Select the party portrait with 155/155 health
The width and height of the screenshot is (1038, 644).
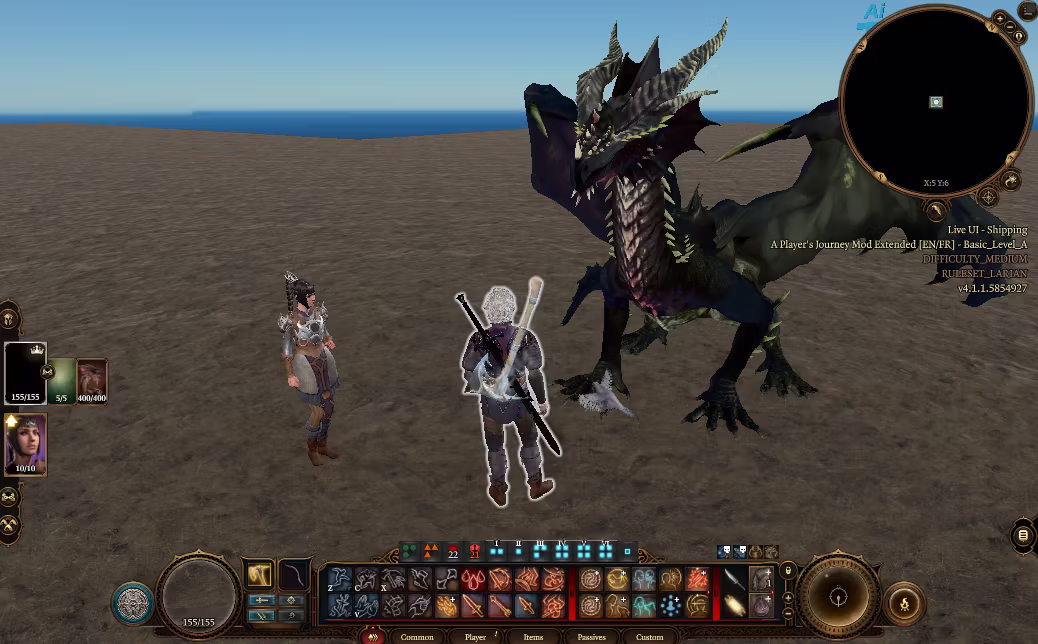[x=25, y=372]
